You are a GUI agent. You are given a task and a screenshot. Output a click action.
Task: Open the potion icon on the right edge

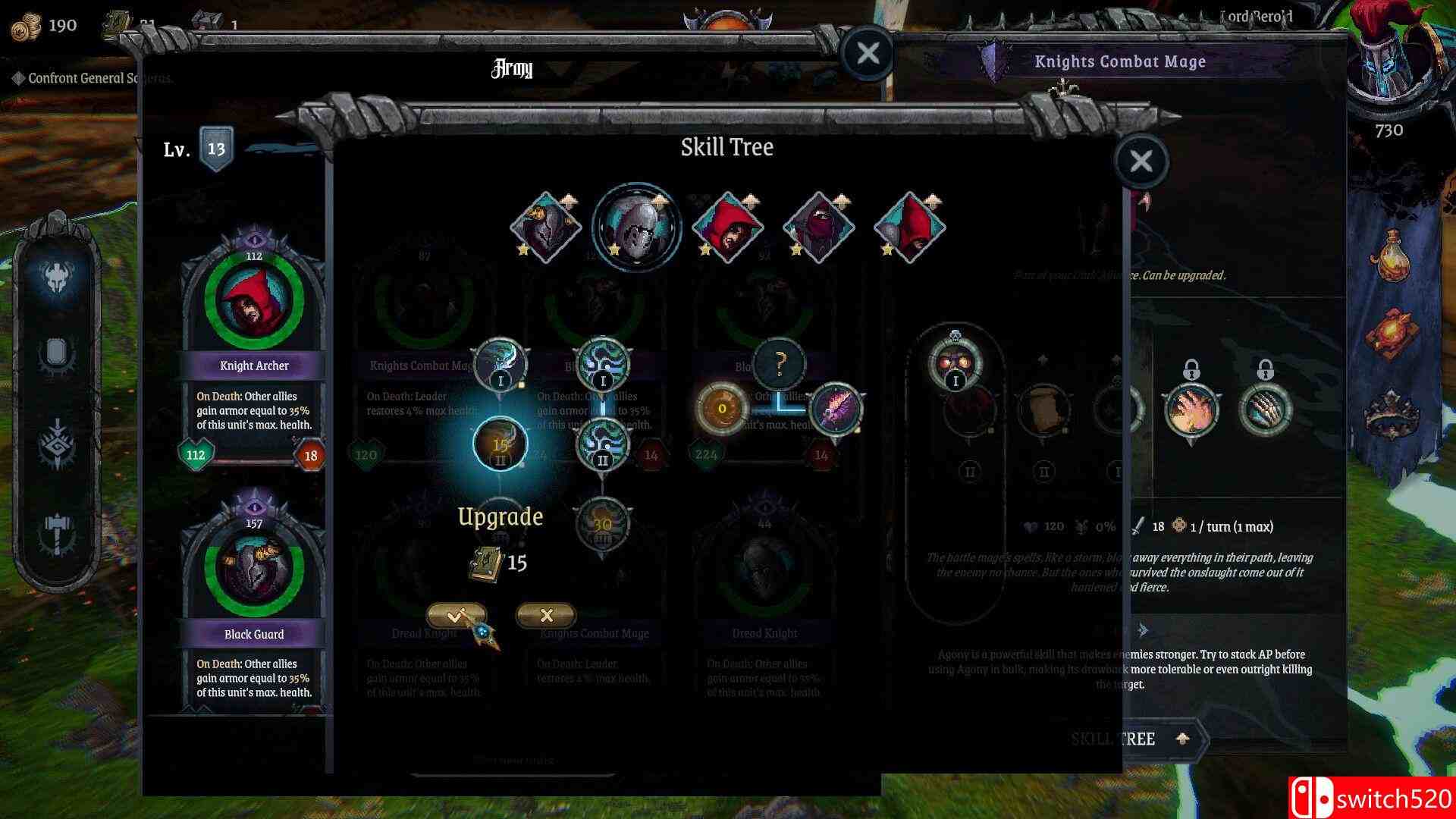(x=1392, y=260)
